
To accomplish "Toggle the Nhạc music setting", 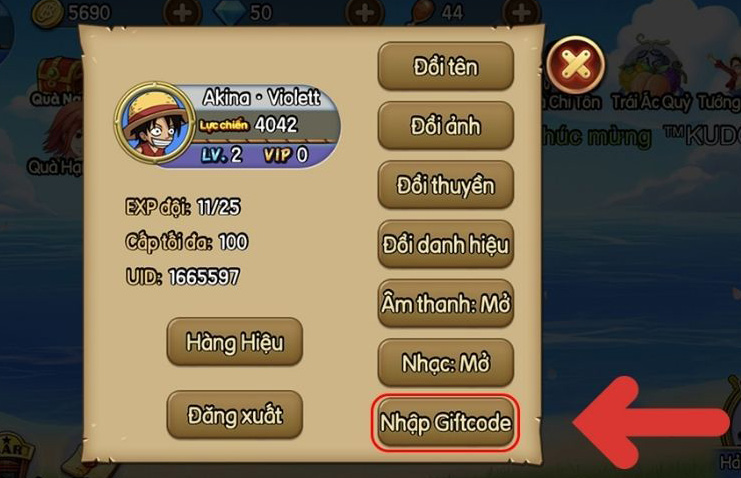I will 445,363.
